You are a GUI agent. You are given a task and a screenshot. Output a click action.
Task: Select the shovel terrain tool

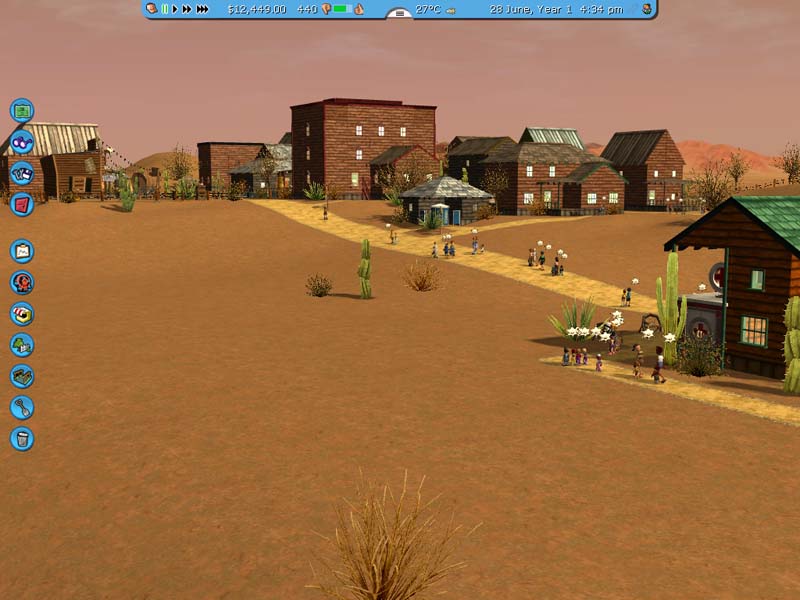coord(22,407)
